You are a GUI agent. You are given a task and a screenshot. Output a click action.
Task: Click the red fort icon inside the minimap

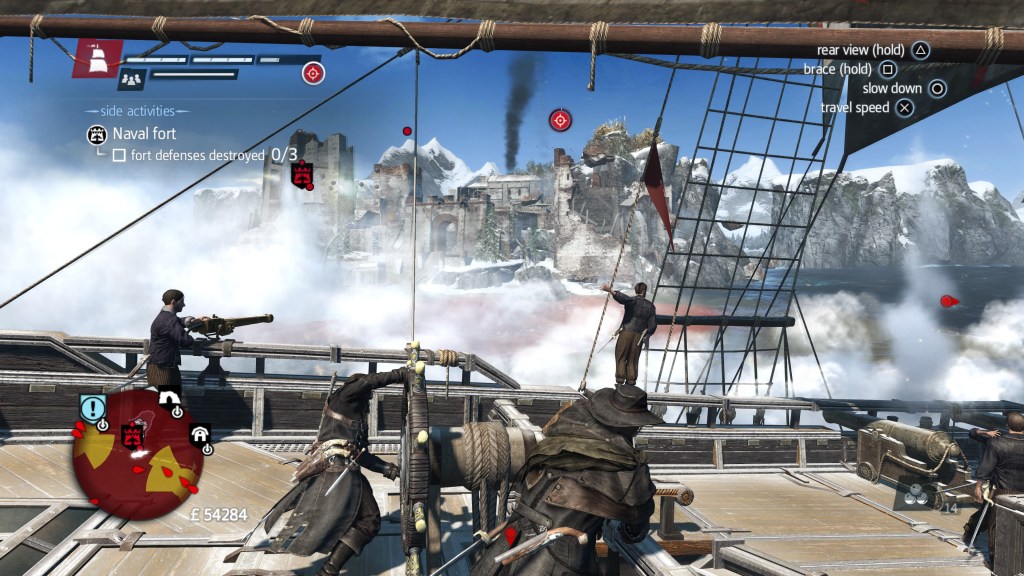click(x=132, y=436)
